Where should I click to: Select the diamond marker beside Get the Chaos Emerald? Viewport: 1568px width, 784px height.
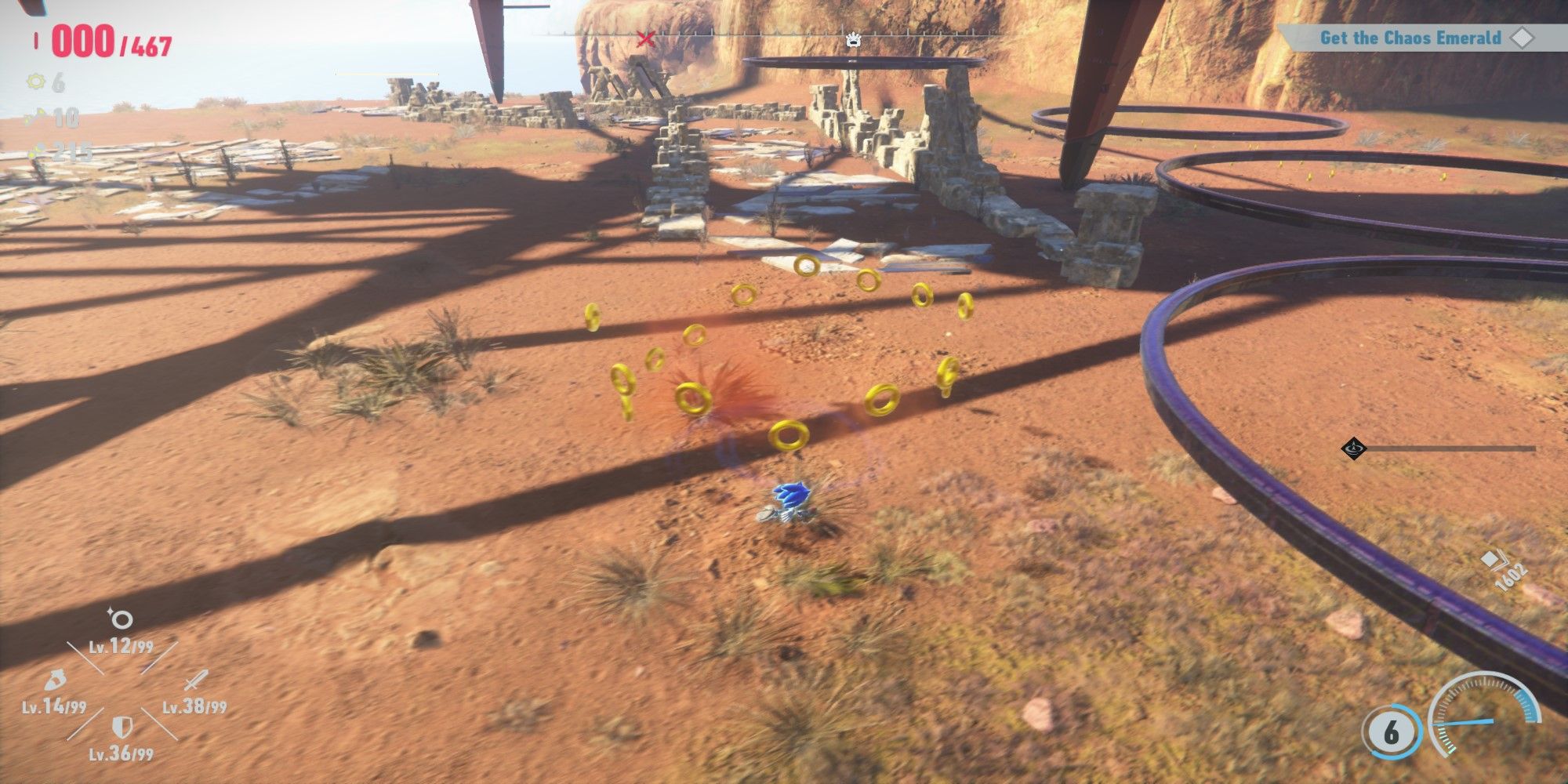(x=1523, y=36)
